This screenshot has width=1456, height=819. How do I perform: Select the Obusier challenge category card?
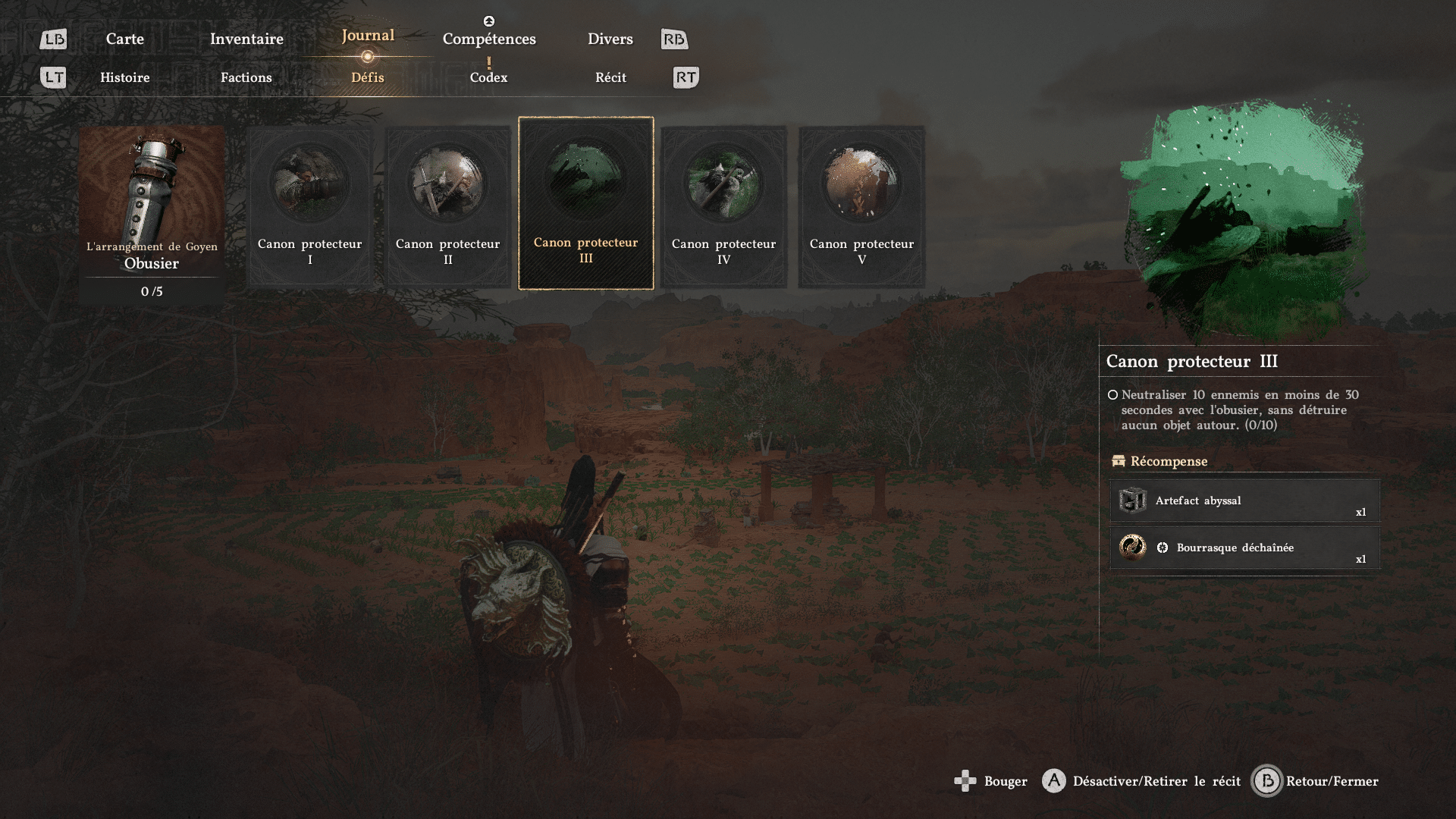click(152, 214)
